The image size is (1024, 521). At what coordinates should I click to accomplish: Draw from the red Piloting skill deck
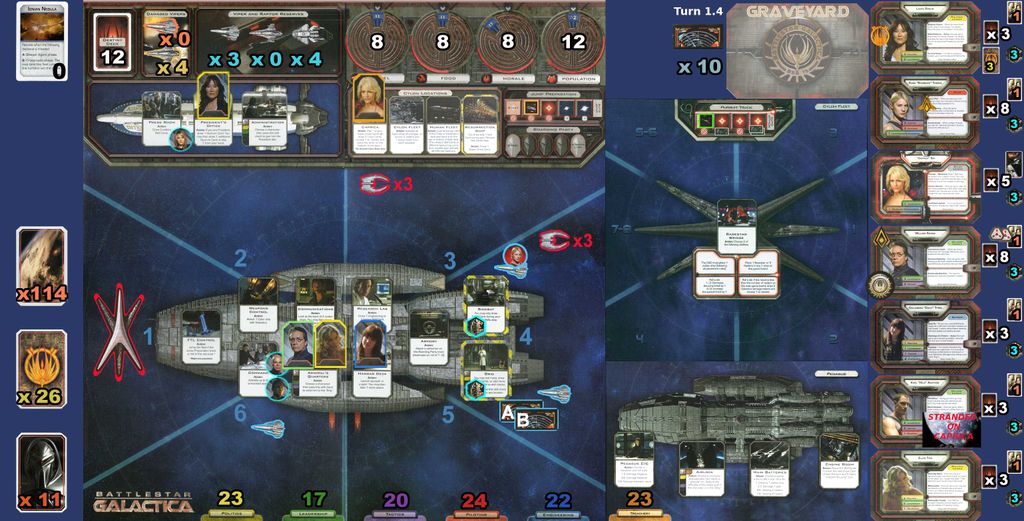coord(474,501)
